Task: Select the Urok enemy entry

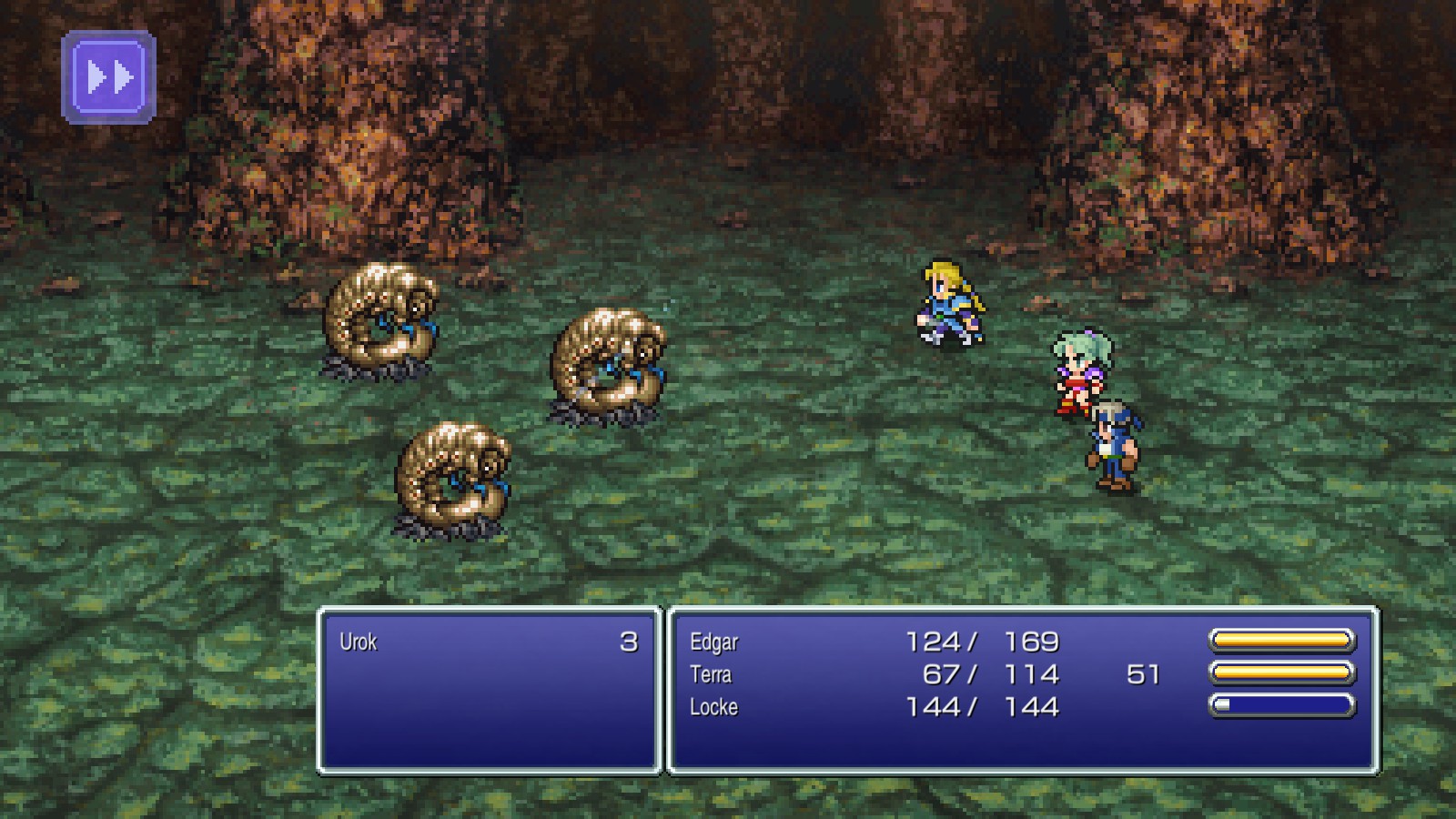Action: (359, 642)
